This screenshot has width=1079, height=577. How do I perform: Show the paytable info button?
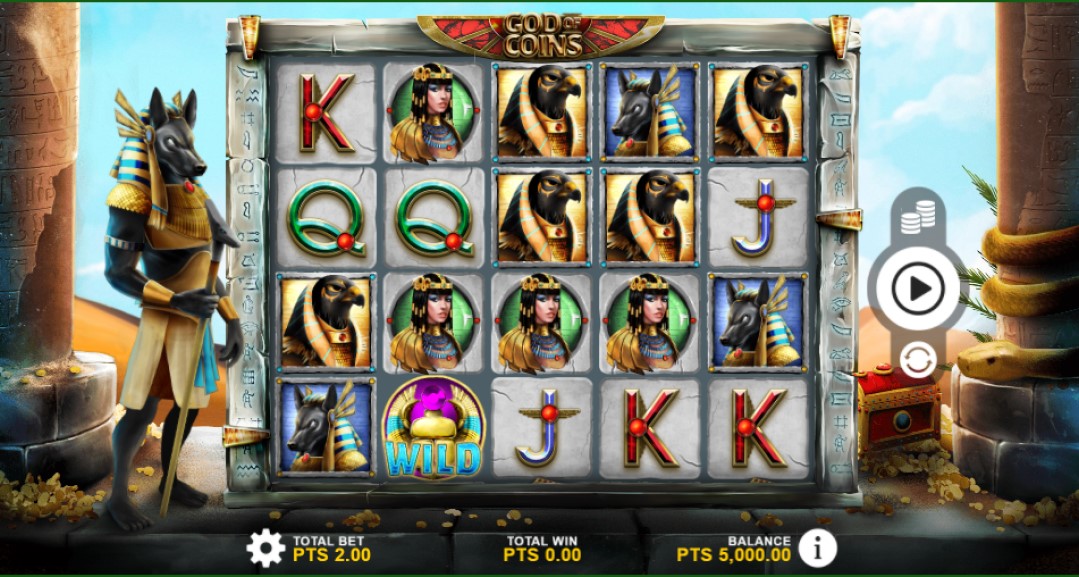click(819, 546)
